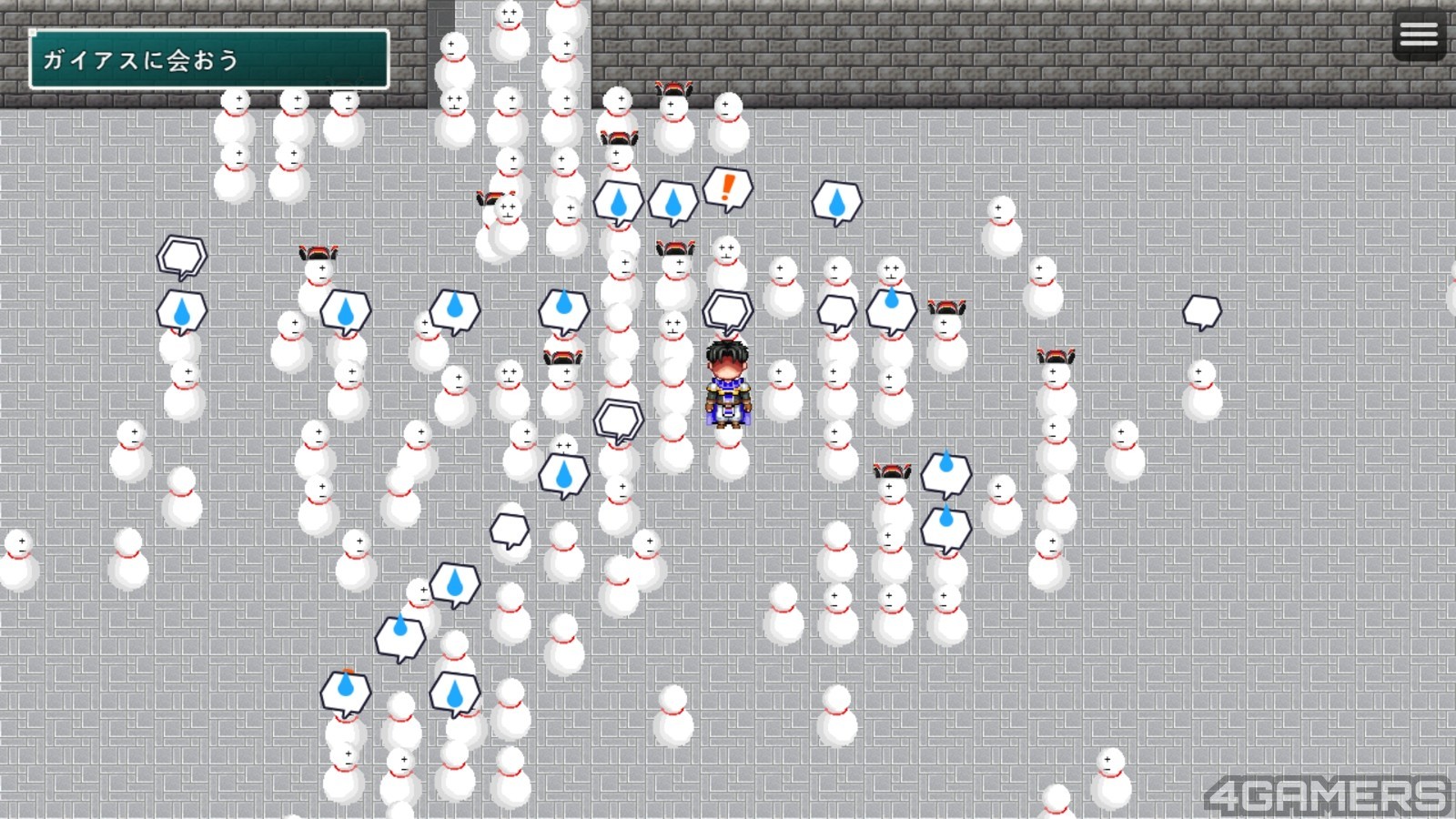Select the ガイアスに会おう objective banner

tap(209, 60)
